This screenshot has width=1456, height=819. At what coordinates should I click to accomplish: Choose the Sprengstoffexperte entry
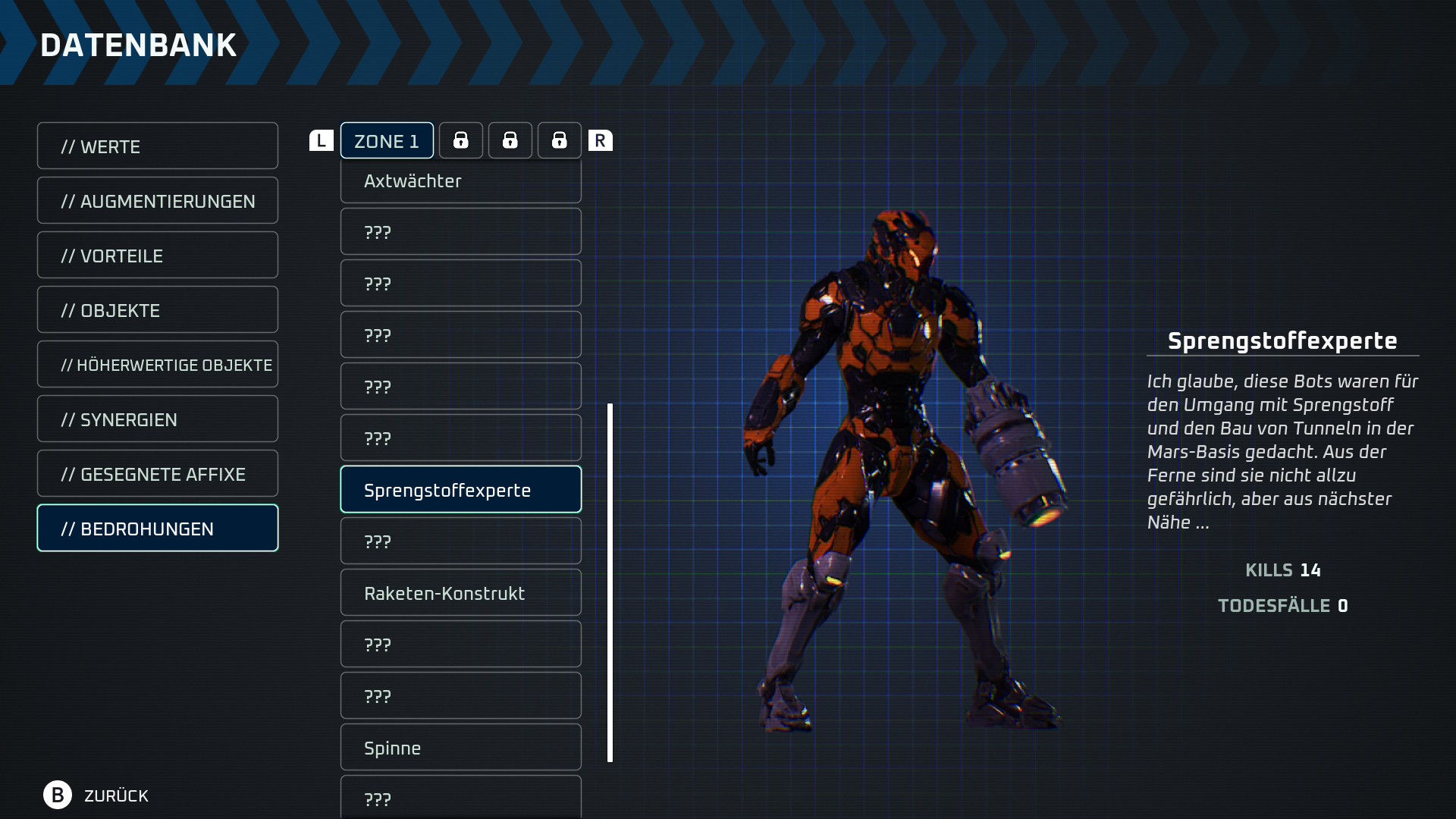(x=460, y=490)
